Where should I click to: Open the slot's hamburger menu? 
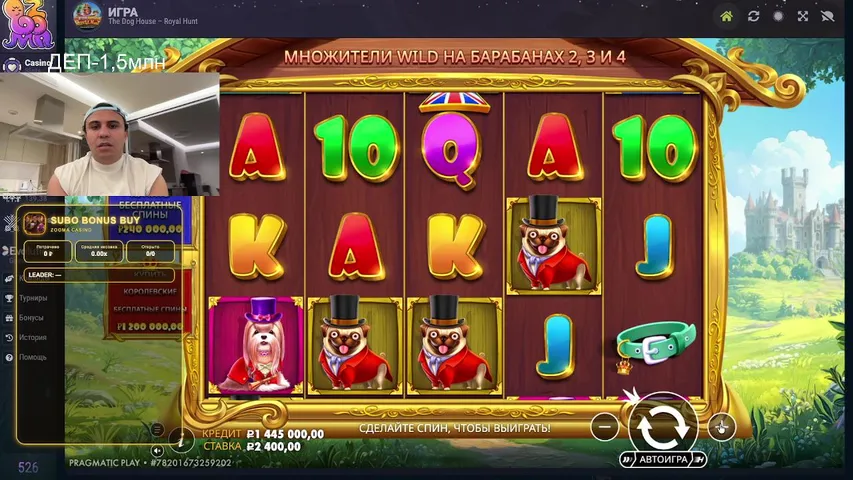tap(157, 429)
